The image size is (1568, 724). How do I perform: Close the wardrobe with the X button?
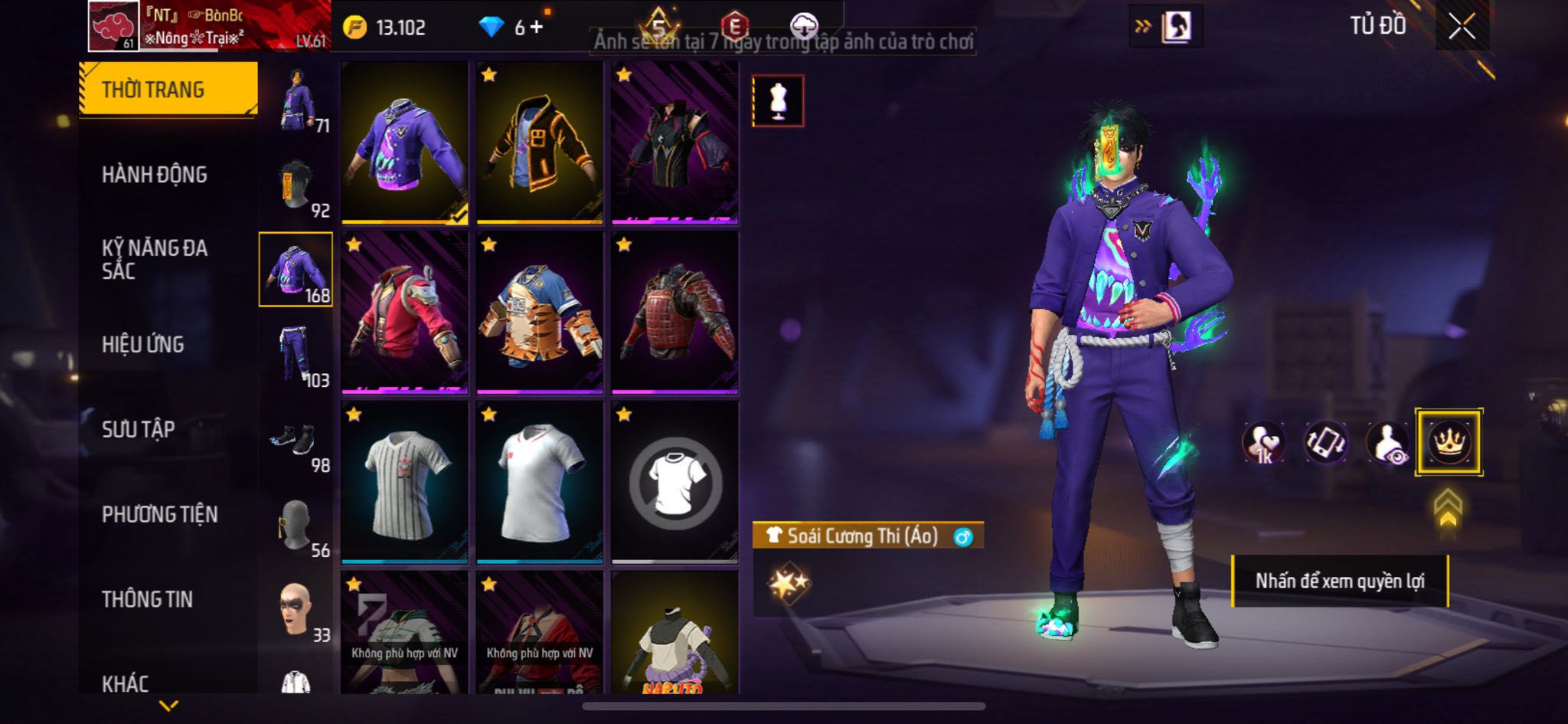click(x=1461, y=27)
